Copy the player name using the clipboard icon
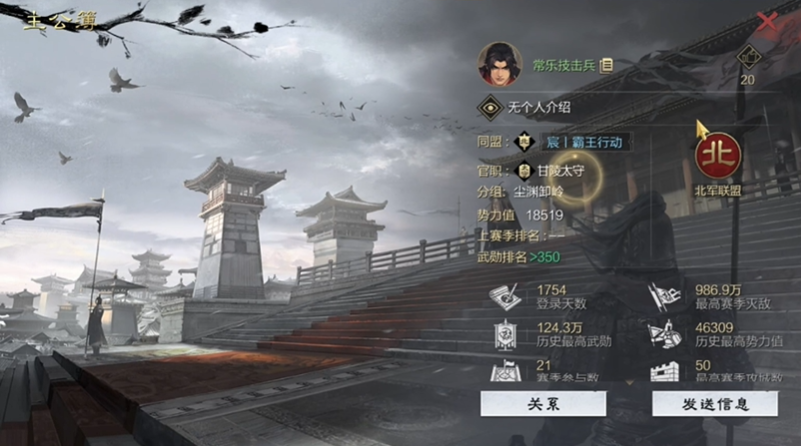The image size is (801, 446). tap(607, 65)
